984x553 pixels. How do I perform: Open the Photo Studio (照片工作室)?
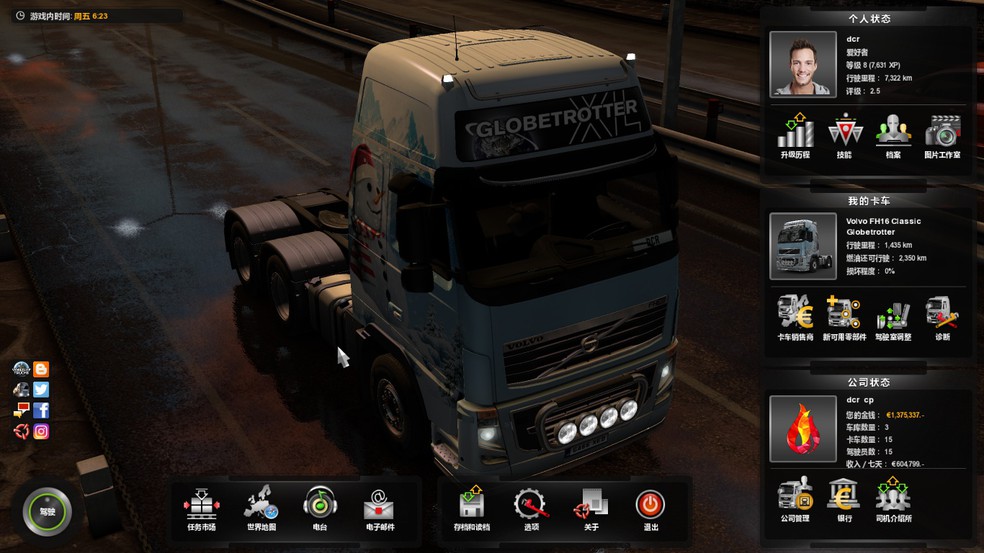tap(942, 135)
